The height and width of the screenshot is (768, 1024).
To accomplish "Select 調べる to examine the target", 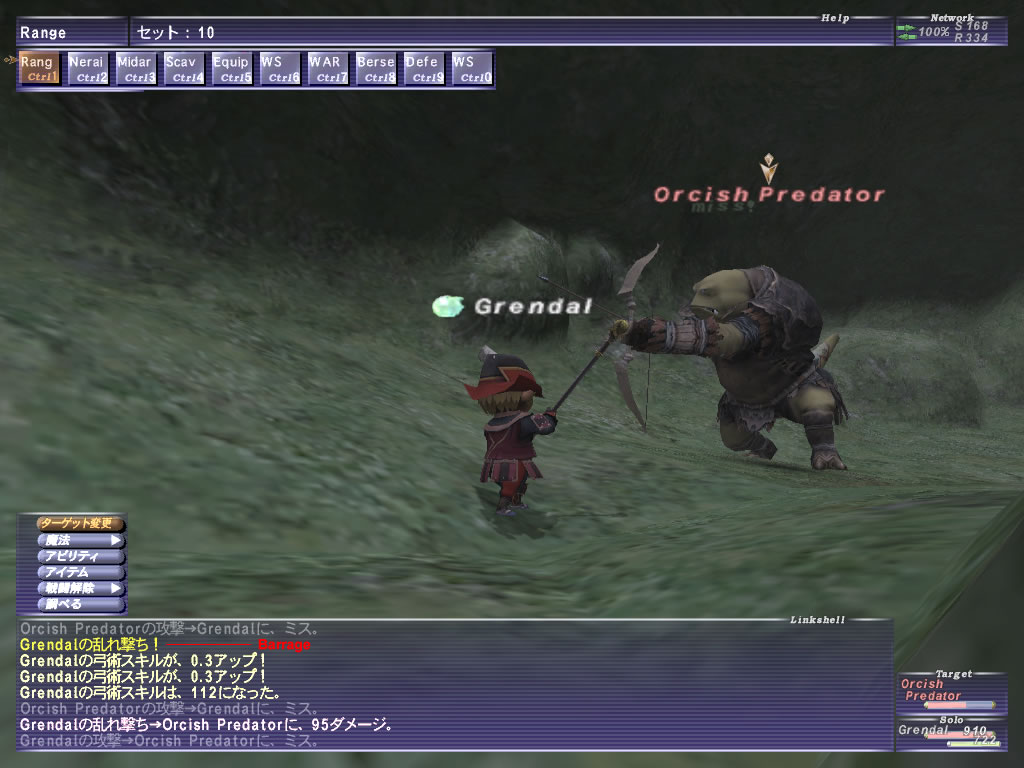I will click(x=80, y=604).
